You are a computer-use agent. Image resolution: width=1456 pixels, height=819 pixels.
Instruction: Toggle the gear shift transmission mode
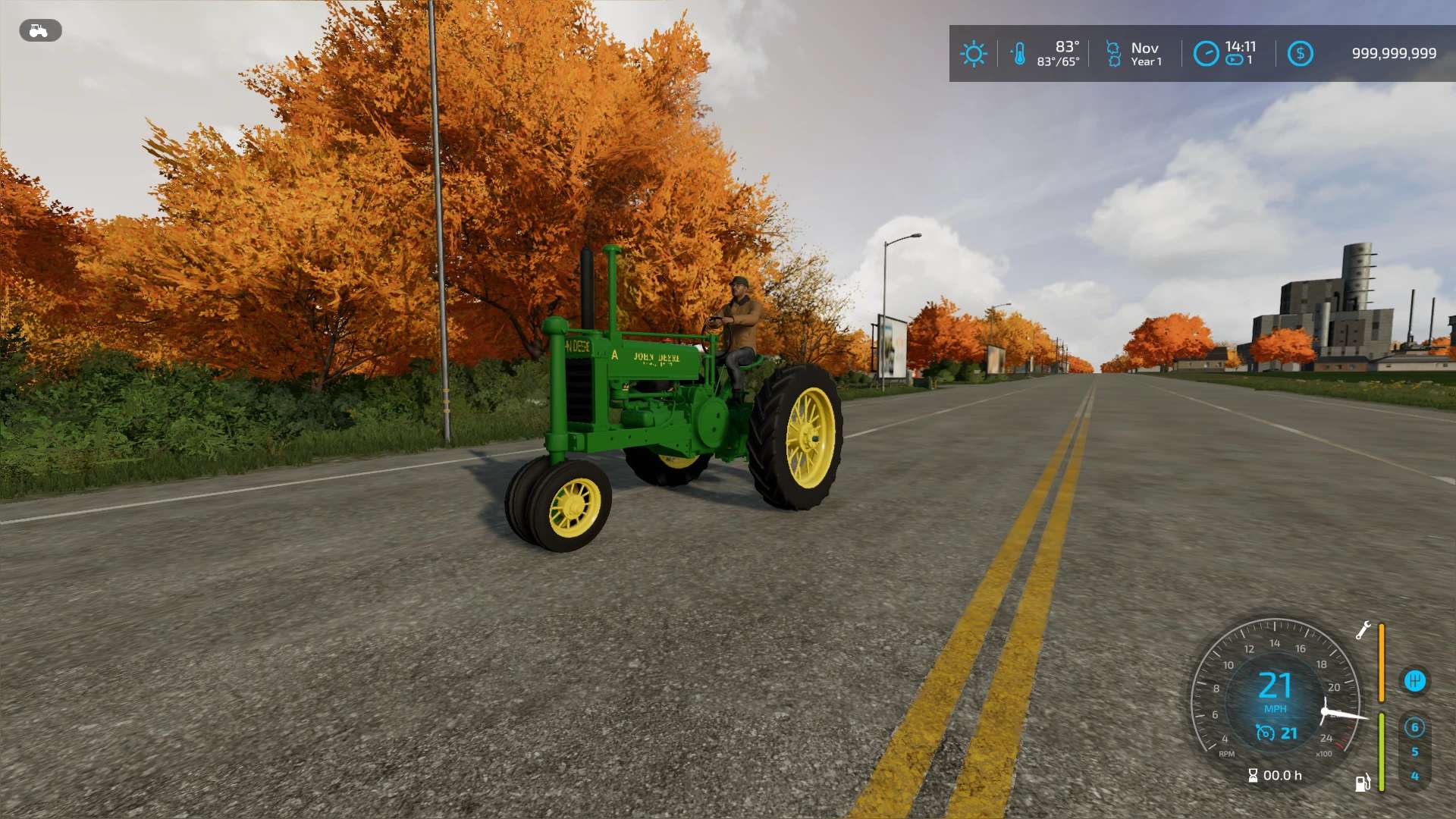(x=1416, y=679)
